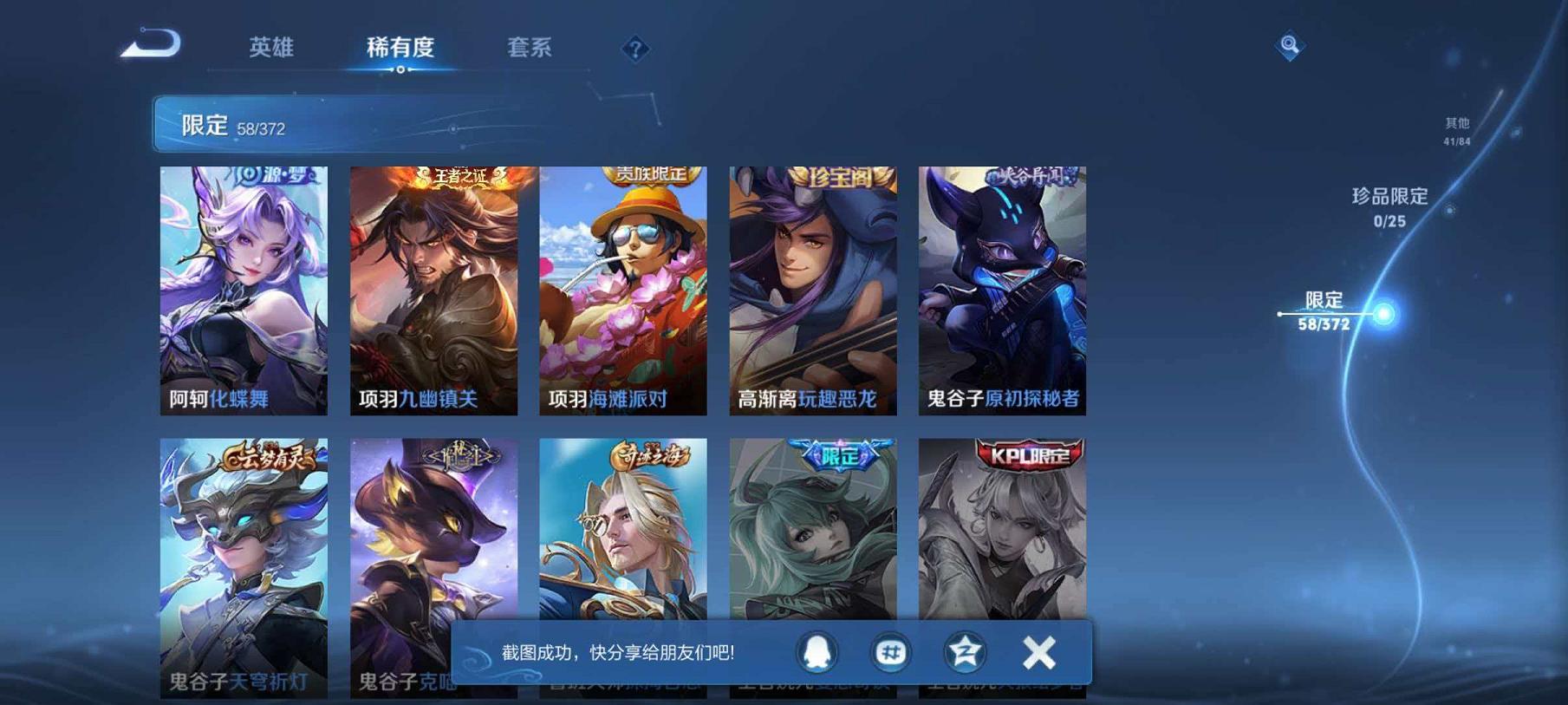Open the 其他 41/84 category

(x=1456, y=130)
